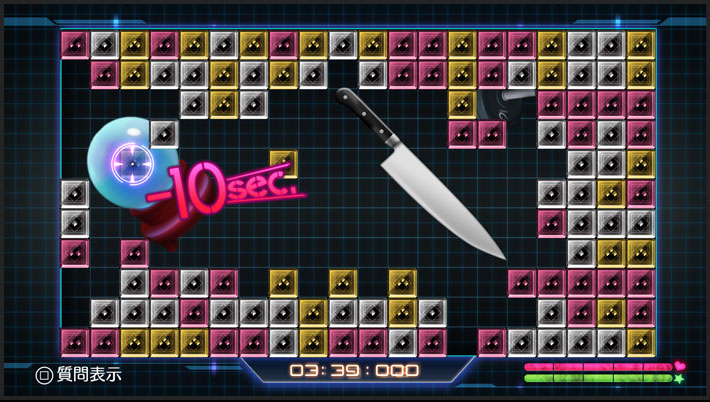Clear the silver block touching the crystal ball
This screenshot has height=402, width=710.
coord(163,133)
